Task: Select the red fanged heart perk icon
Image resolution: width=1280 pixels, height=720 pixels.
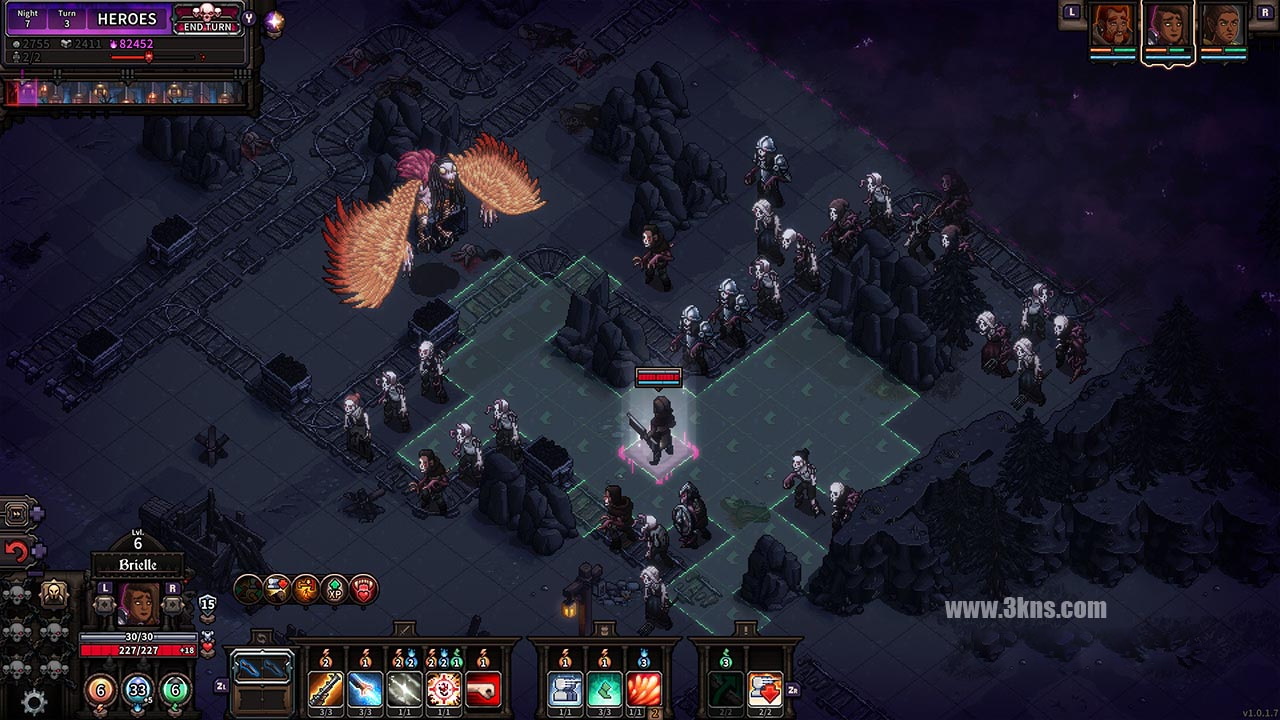Action: click(x=364, y=589)
